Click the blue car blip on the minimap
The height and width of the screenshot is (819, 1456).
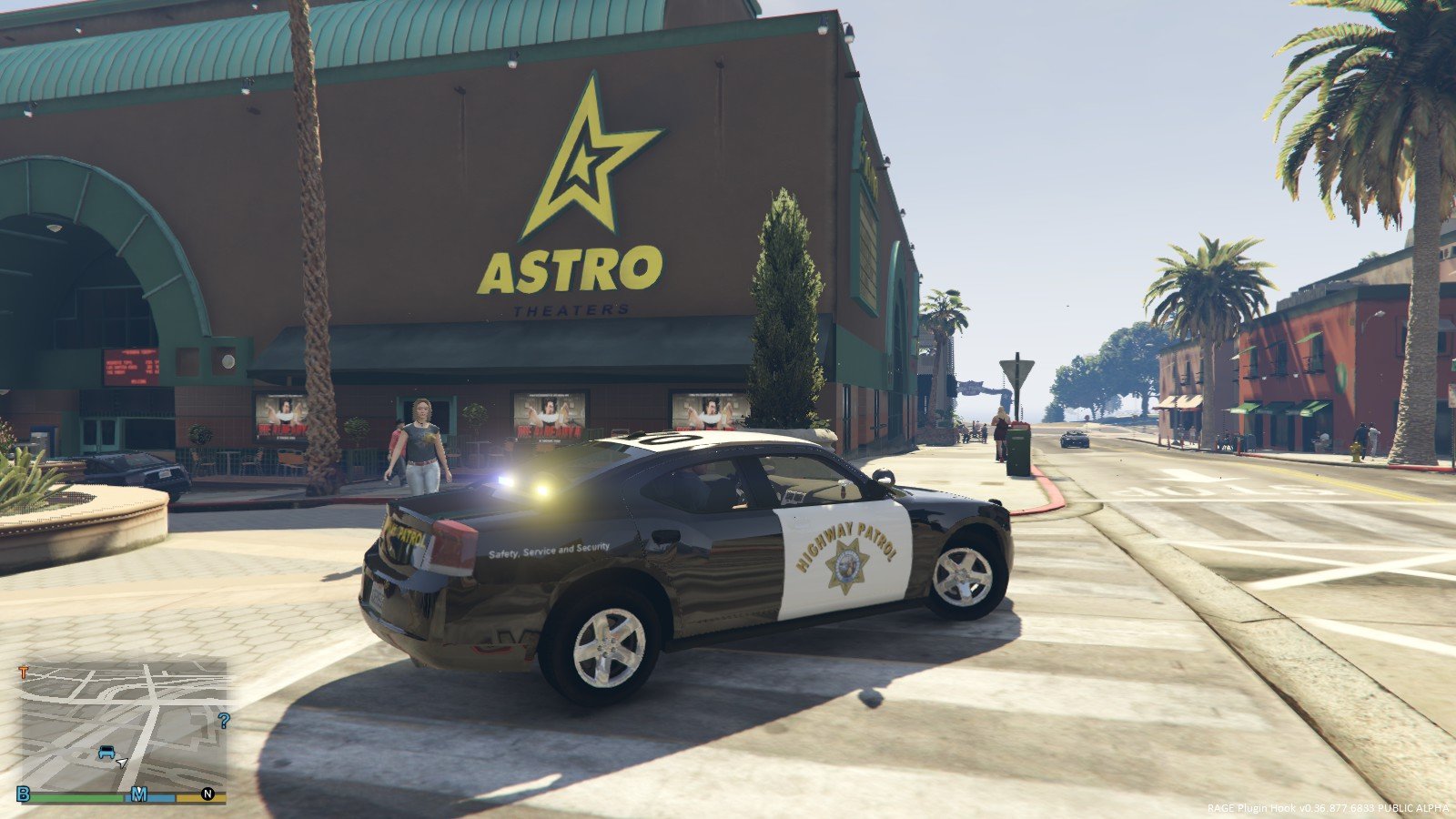click(106, 753)
